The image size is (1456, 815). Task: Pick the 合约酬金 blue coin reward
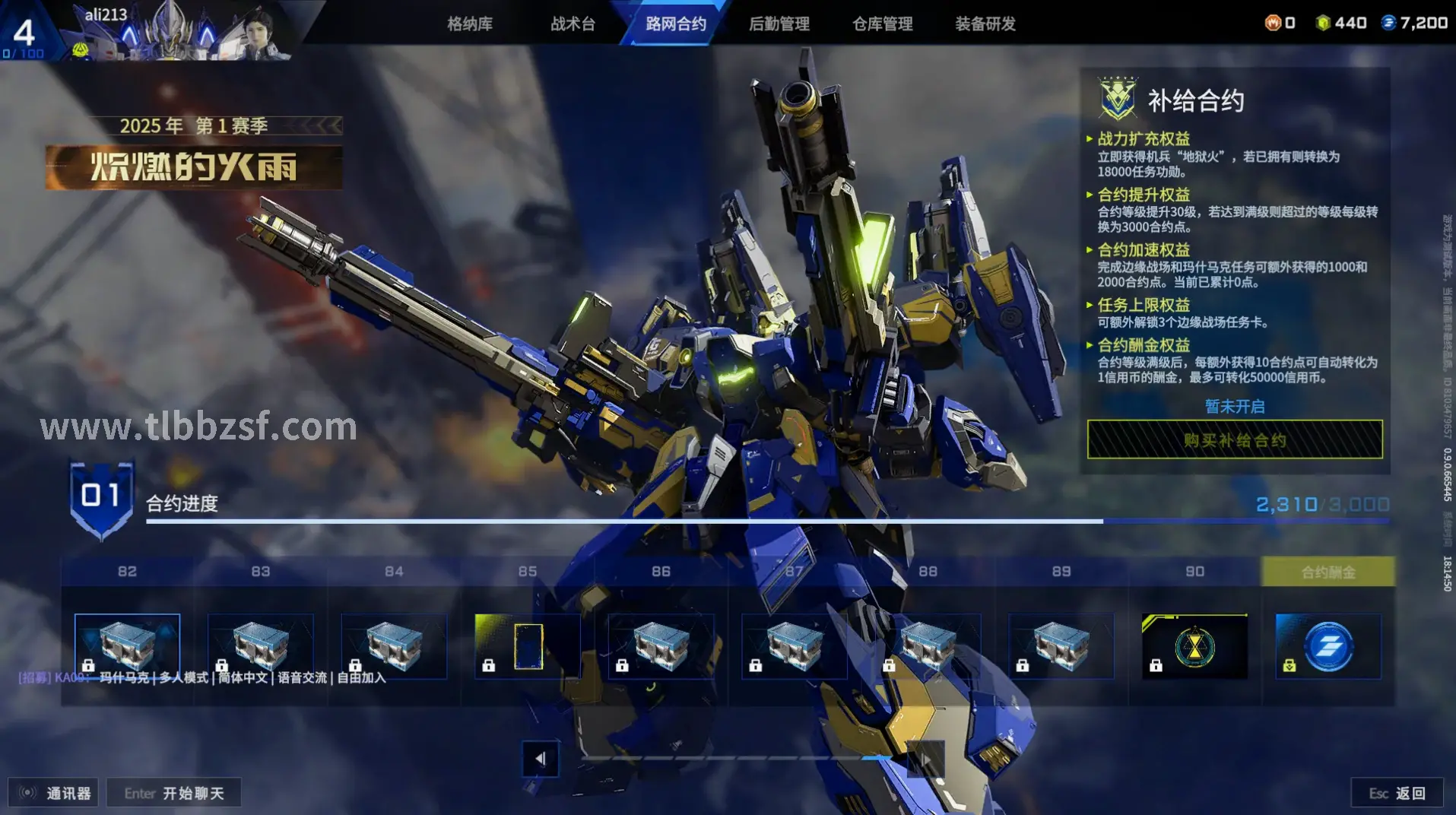[x=1328, y=645]
